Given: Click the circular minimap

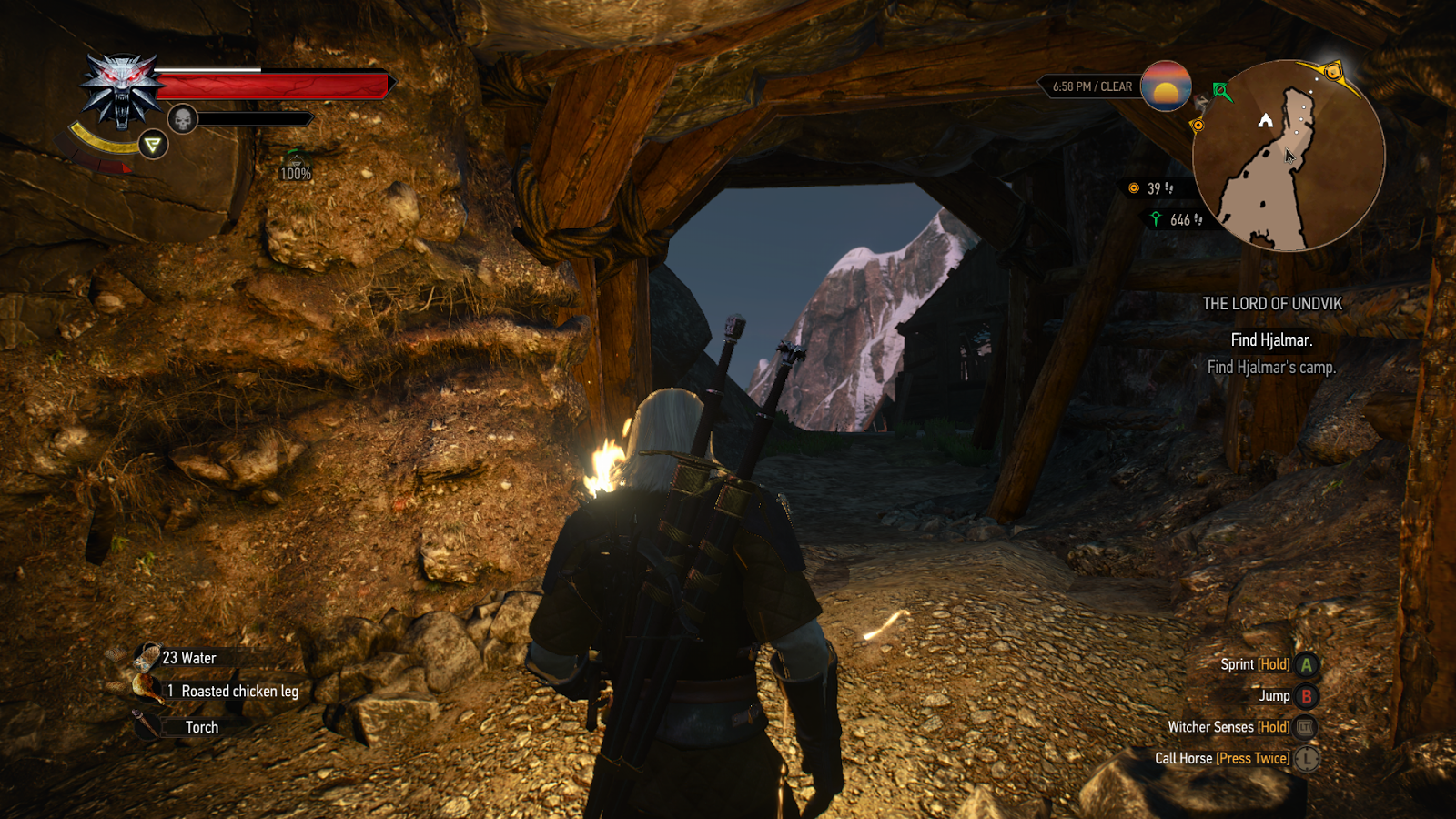Looking at the screenshot, I should [x=1289, y=156].
